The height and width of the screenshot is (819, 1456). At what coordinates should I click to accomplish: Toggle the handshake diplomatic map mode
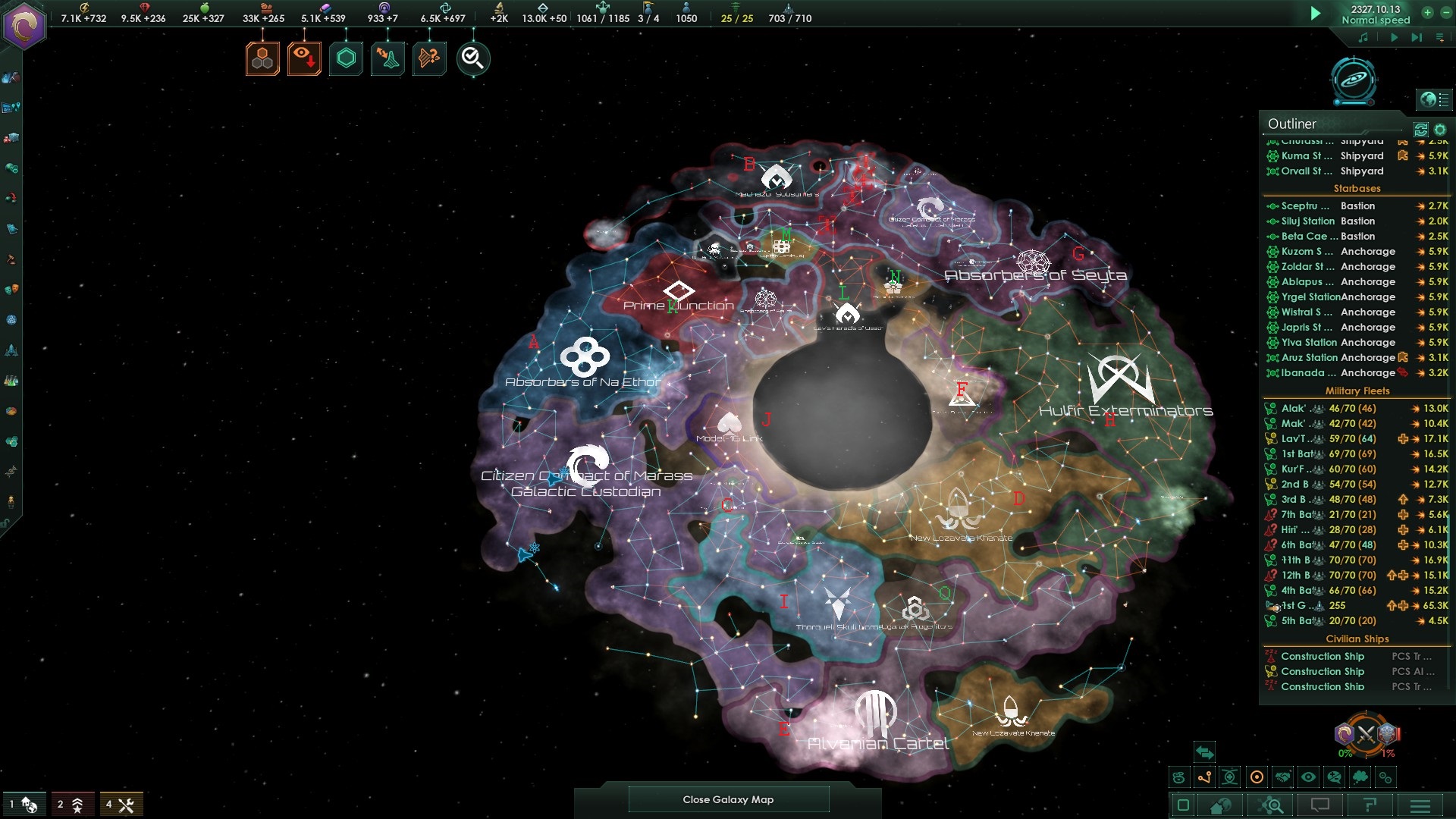tap(1282, 777)
